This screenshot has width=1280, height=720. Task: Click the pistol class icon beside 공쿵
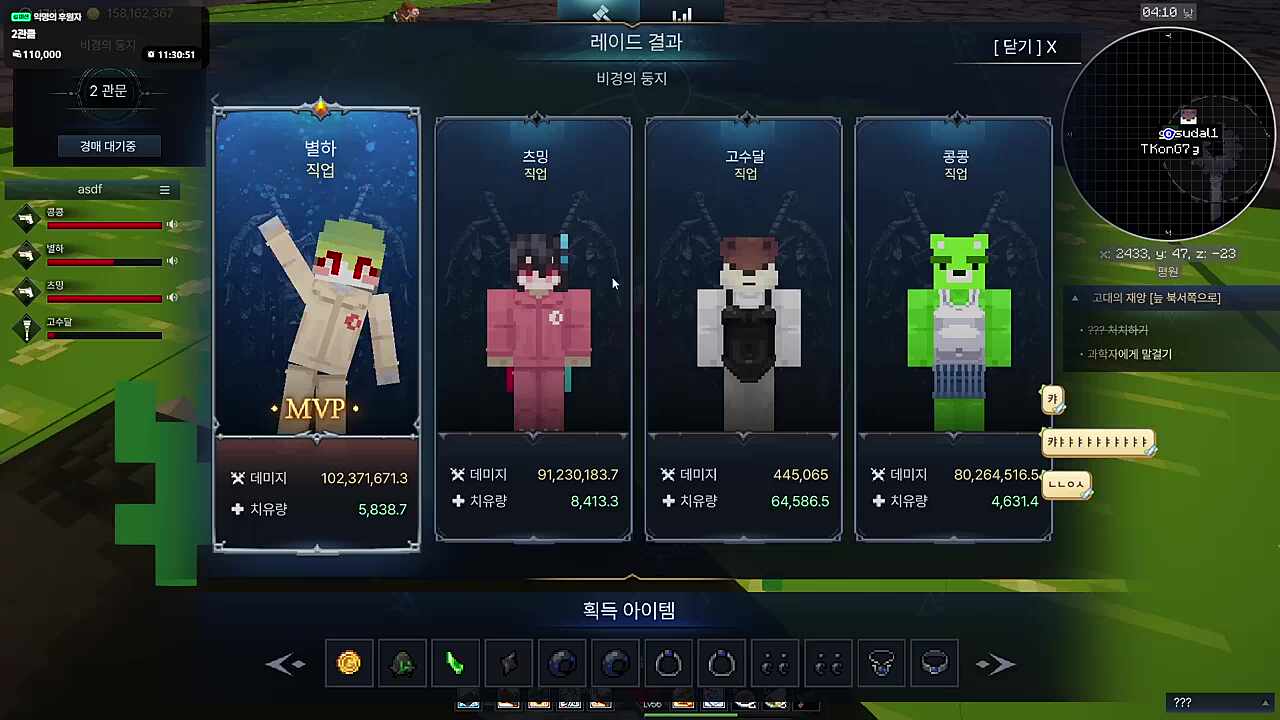coord(26,218)
